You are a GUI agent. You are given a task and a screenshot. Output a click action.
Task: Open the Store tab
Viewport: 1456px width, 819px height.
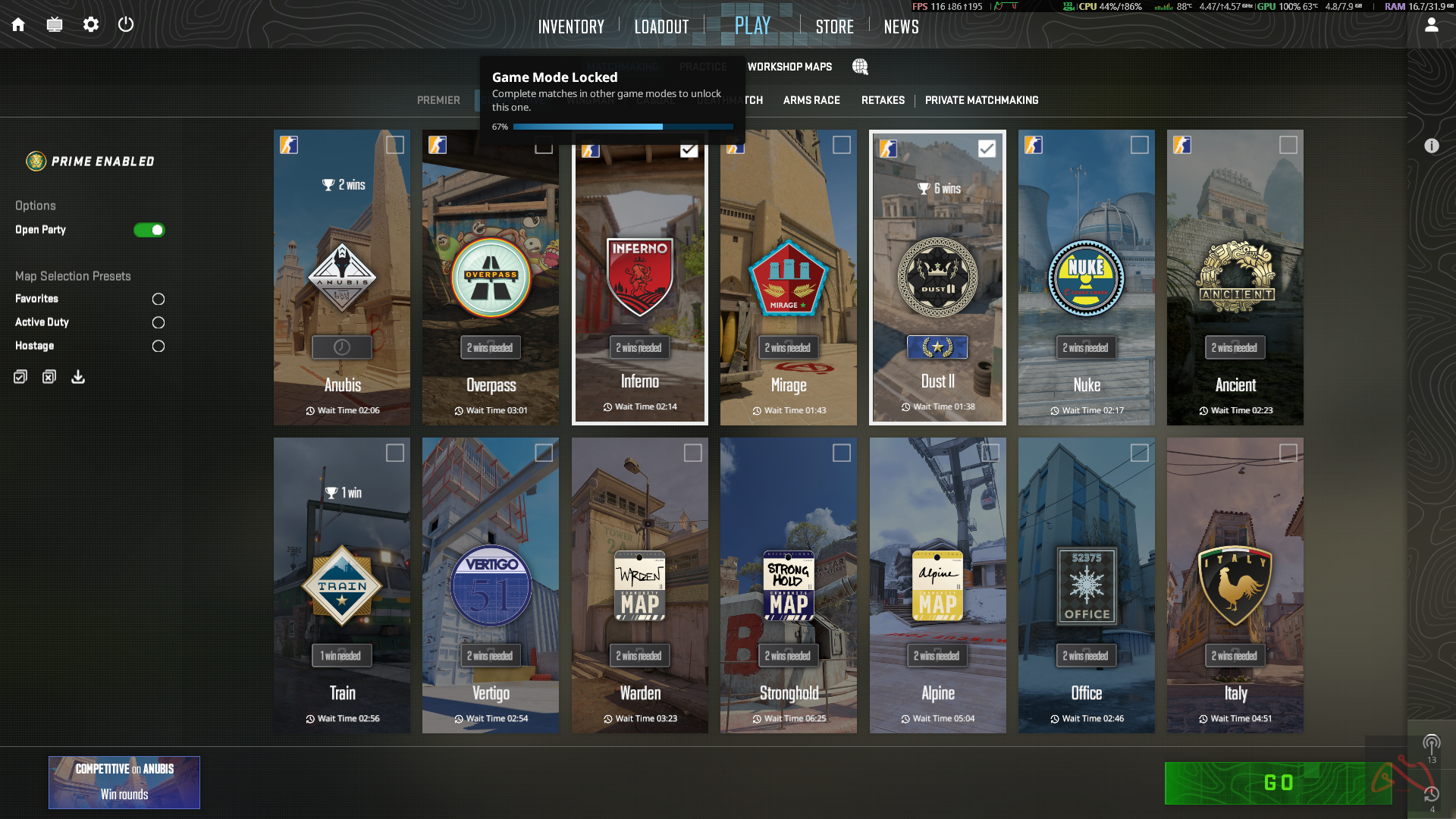tap(834, 27)
